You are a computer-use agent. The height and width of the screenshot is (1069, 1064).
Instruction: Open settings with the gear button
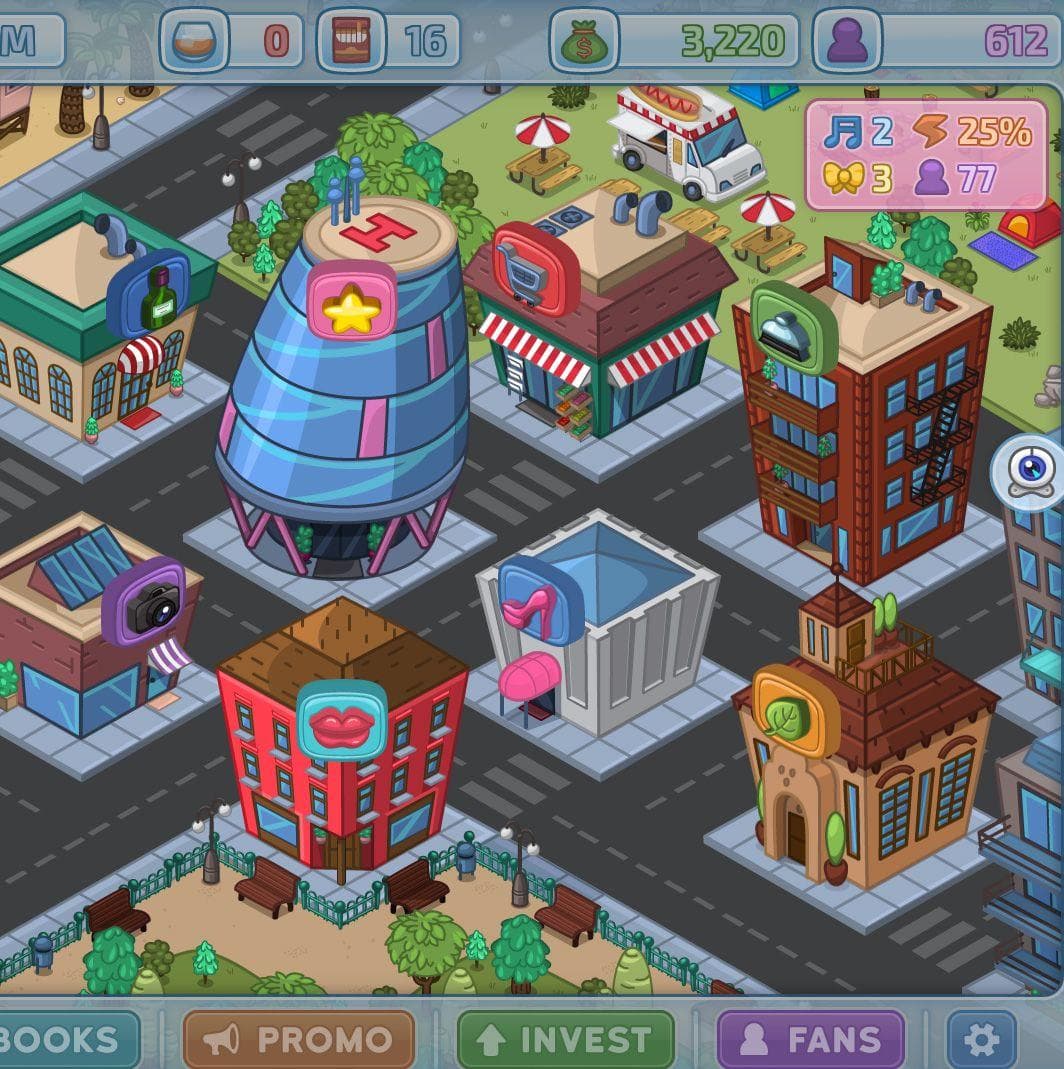click(980, 1039)
